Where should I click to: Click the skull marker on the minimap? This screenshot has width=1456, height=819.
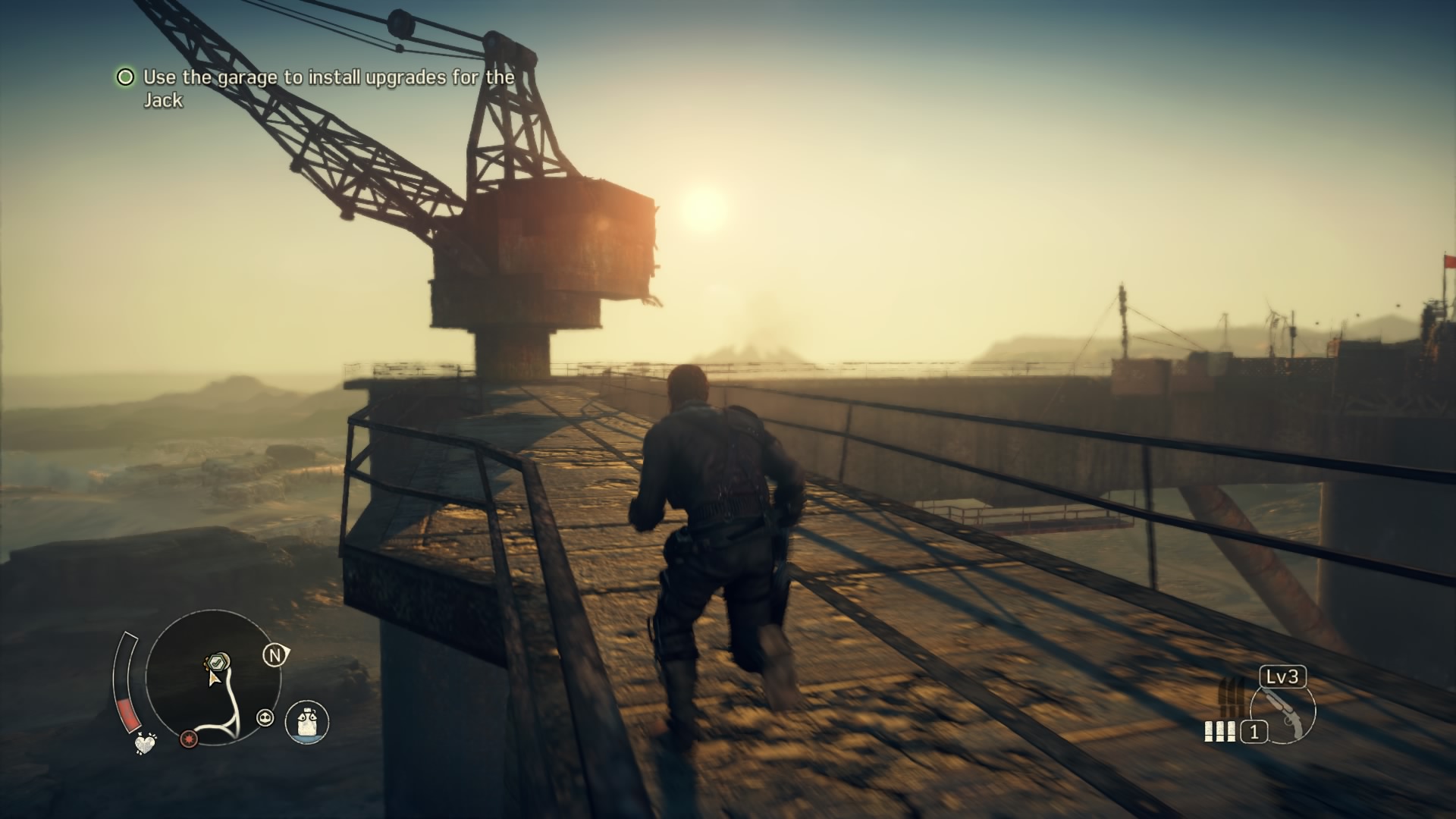[x=266, y=717]
